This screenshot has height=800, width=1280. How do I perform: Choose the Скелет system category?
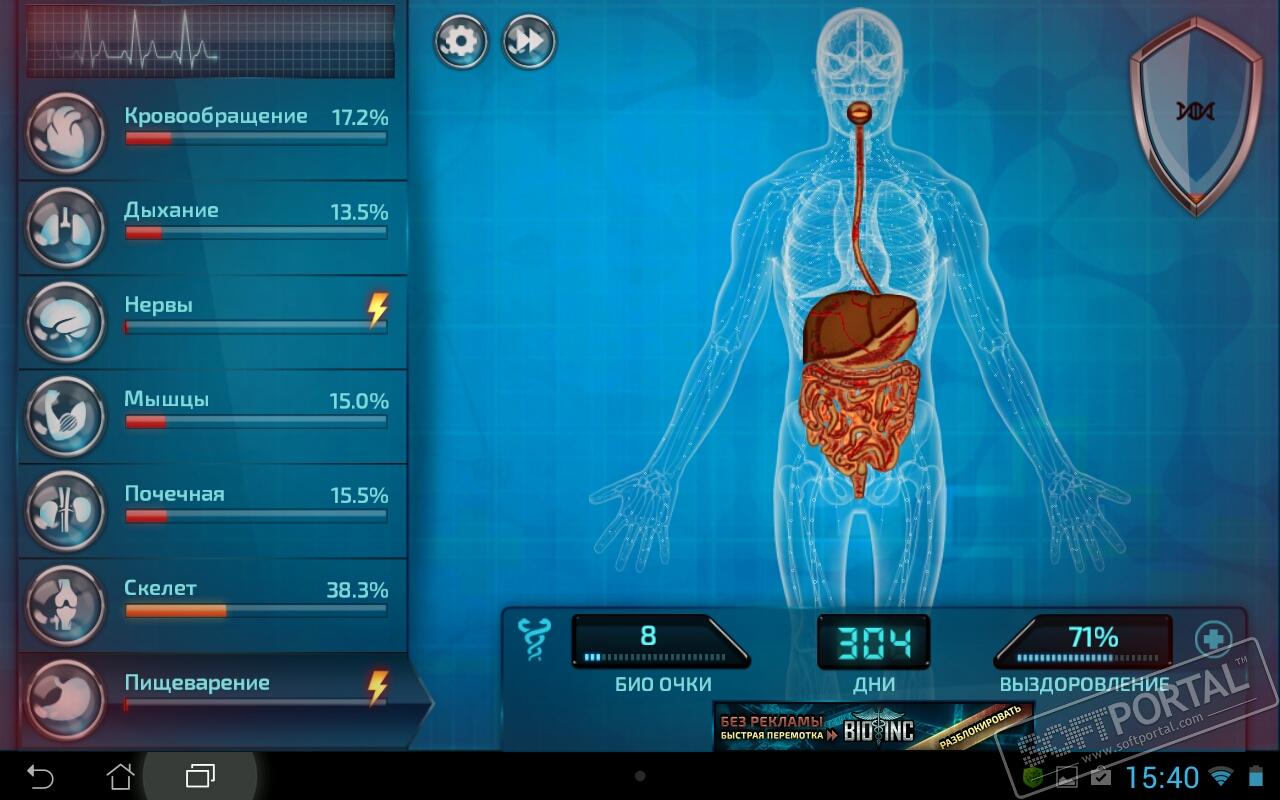[213, 604]
